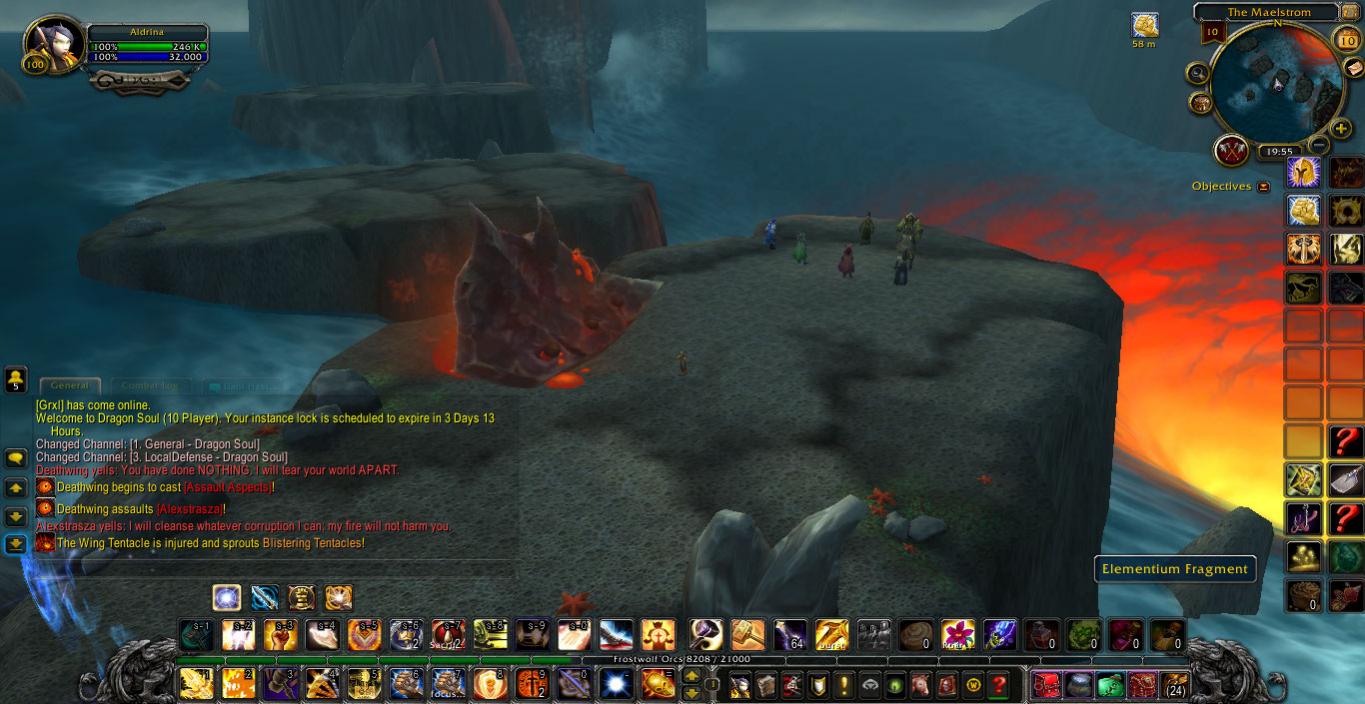Image resolution: width=1365 pixels, height=704 pixels.
Task: Open the crossed-axes PvP button by minimap
Action: coord(1231,151)
